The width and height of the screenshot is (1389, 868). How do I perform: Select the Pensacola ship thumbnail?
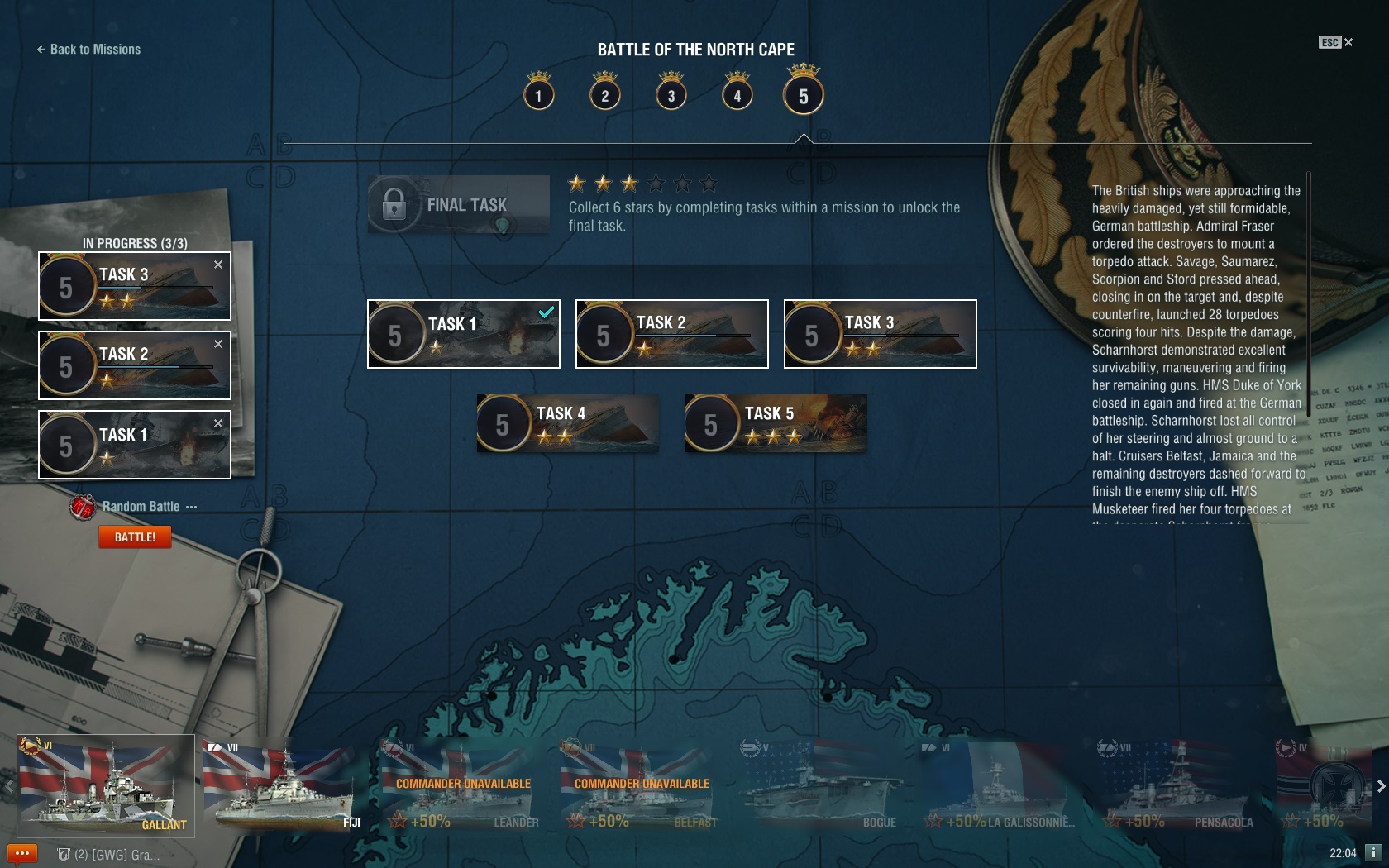1178,785
